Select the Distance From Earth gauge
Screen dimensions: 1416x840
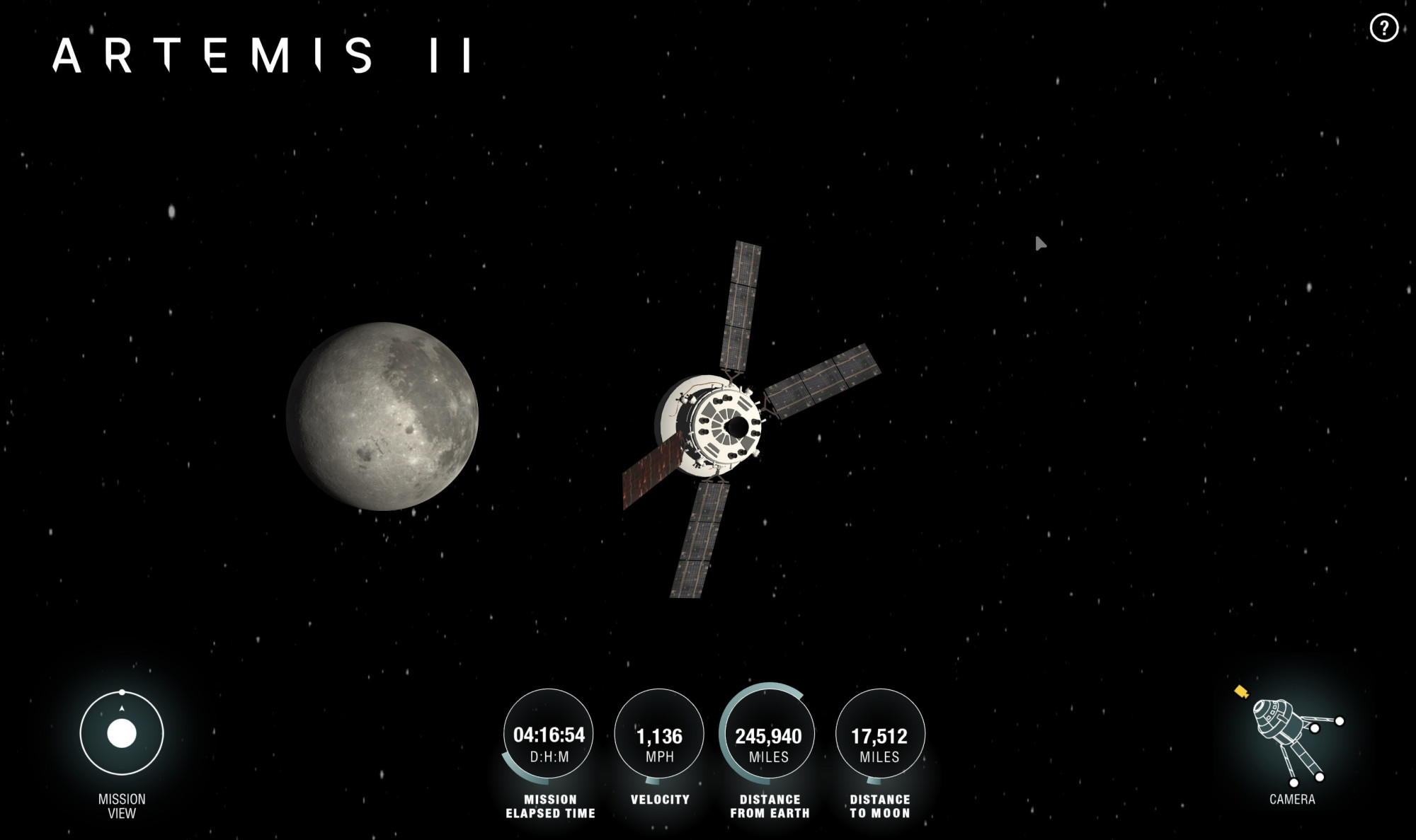tap(768, 736)
